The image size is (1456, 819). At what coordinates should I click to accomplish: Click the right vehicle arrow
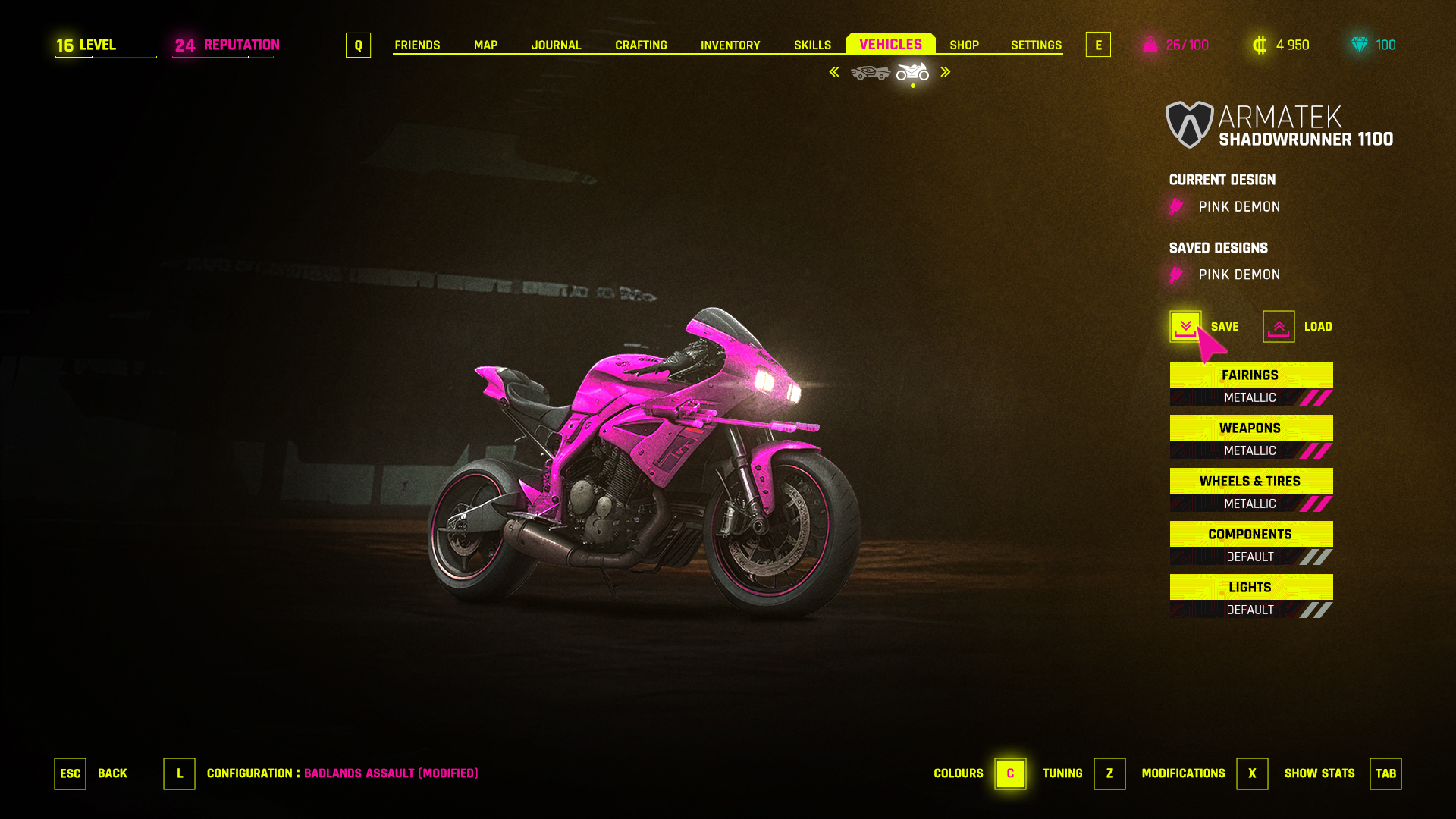pyautogui.click(x=946, y=72)
